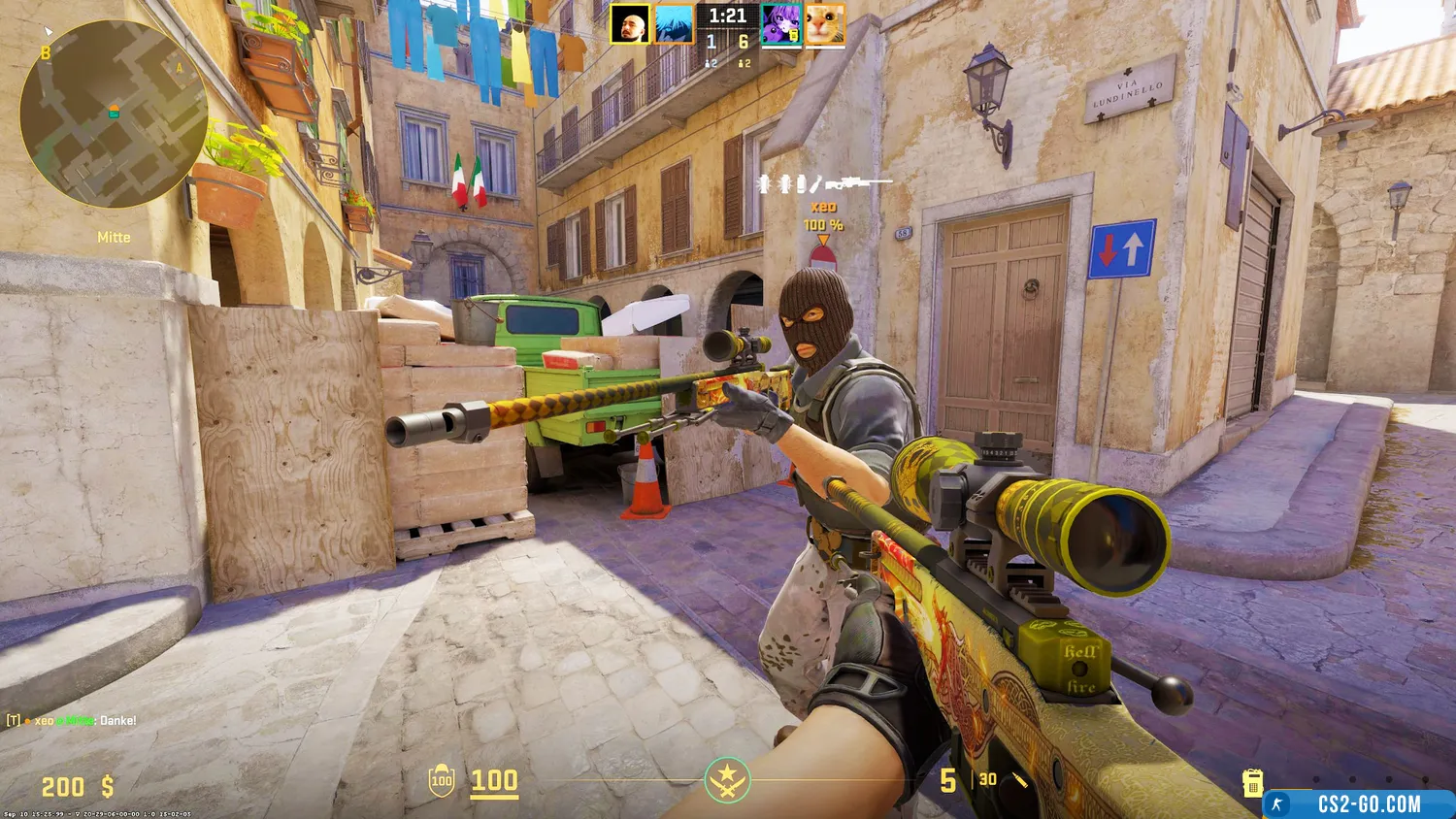Screen dimensions: 1456x819
Task: Select the bald man player avatar
Action: [630, 24]
